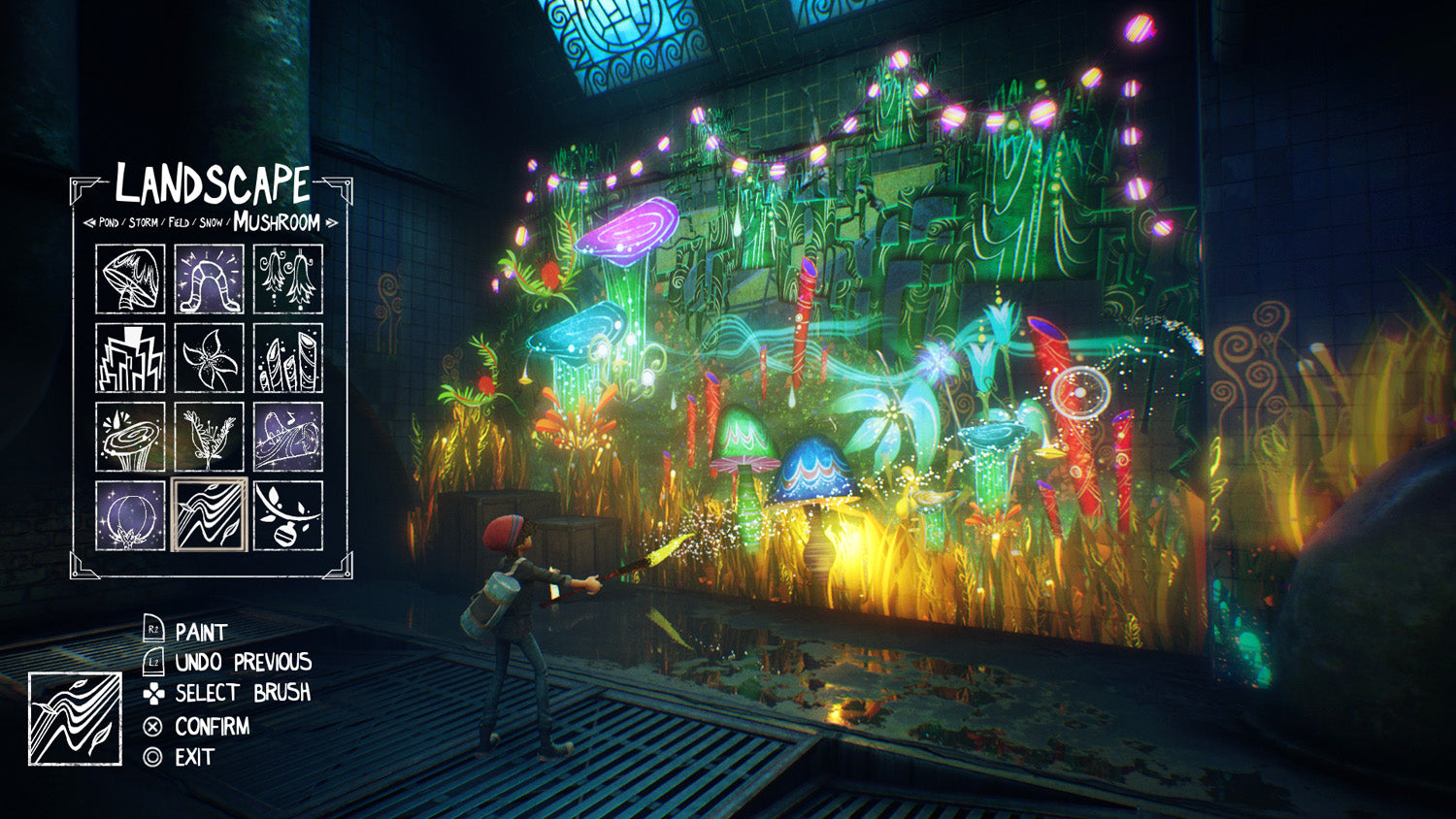Image resolution: width=1456 pixels, height=819 pixels.
Task: Select the singing log brush
Action: [287, 436]
